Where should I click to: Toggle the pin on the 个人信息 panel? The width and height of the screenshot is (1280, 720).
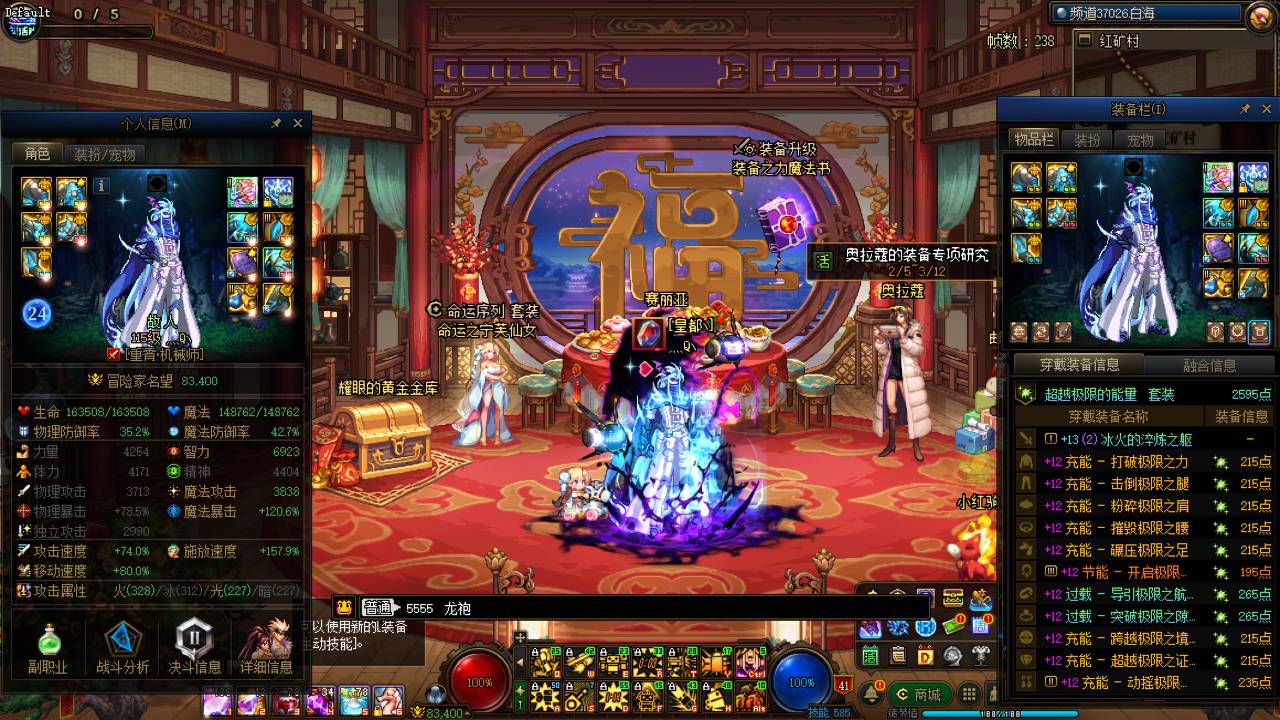pyautogui.click(x=276, y=123)
